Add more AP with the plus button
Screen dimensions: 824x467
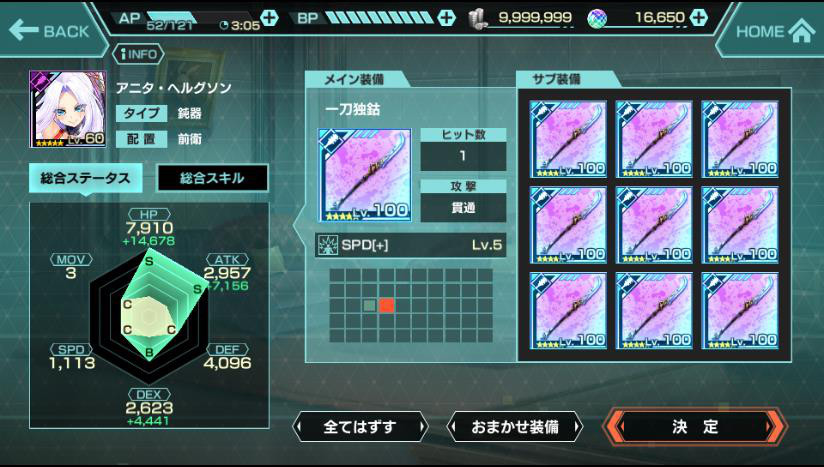269,18
